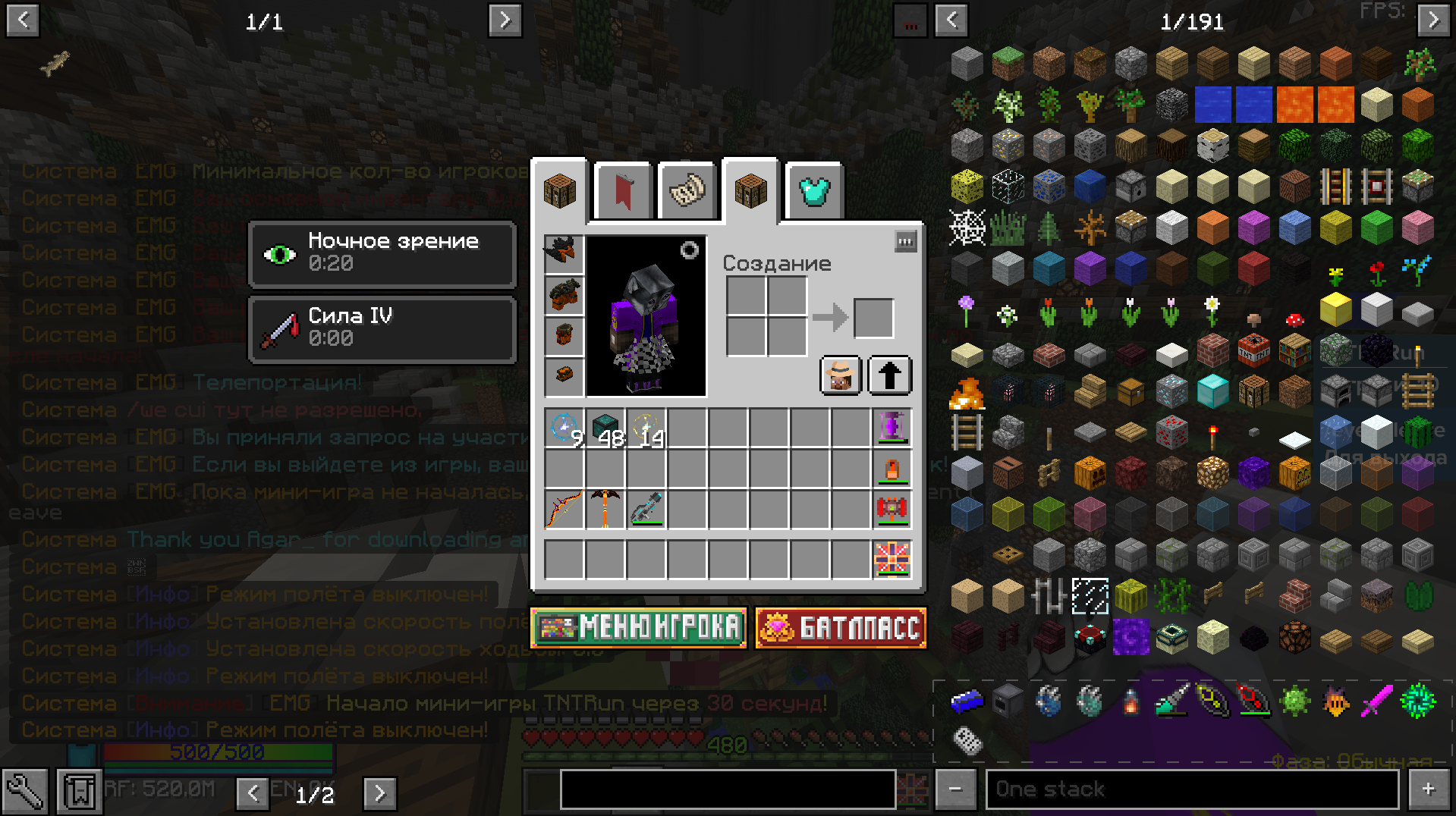Pick the stack of 48 blocks
Image resolution: width=1456 pixels, height=816 pixels.
(x=605, y=428)
